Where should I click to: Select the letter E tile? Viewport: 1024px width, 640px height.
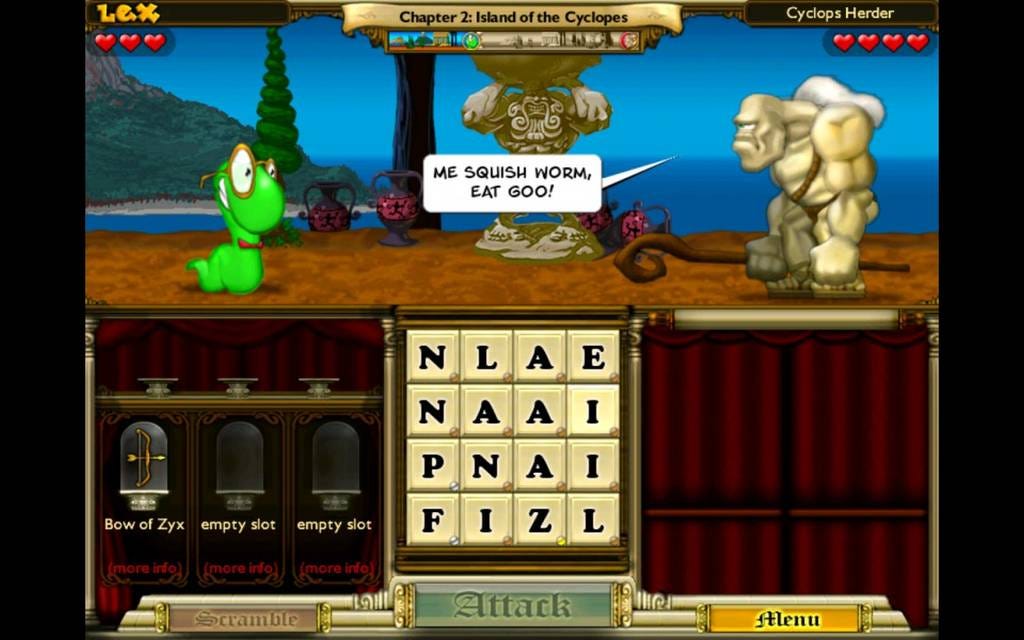593,357
